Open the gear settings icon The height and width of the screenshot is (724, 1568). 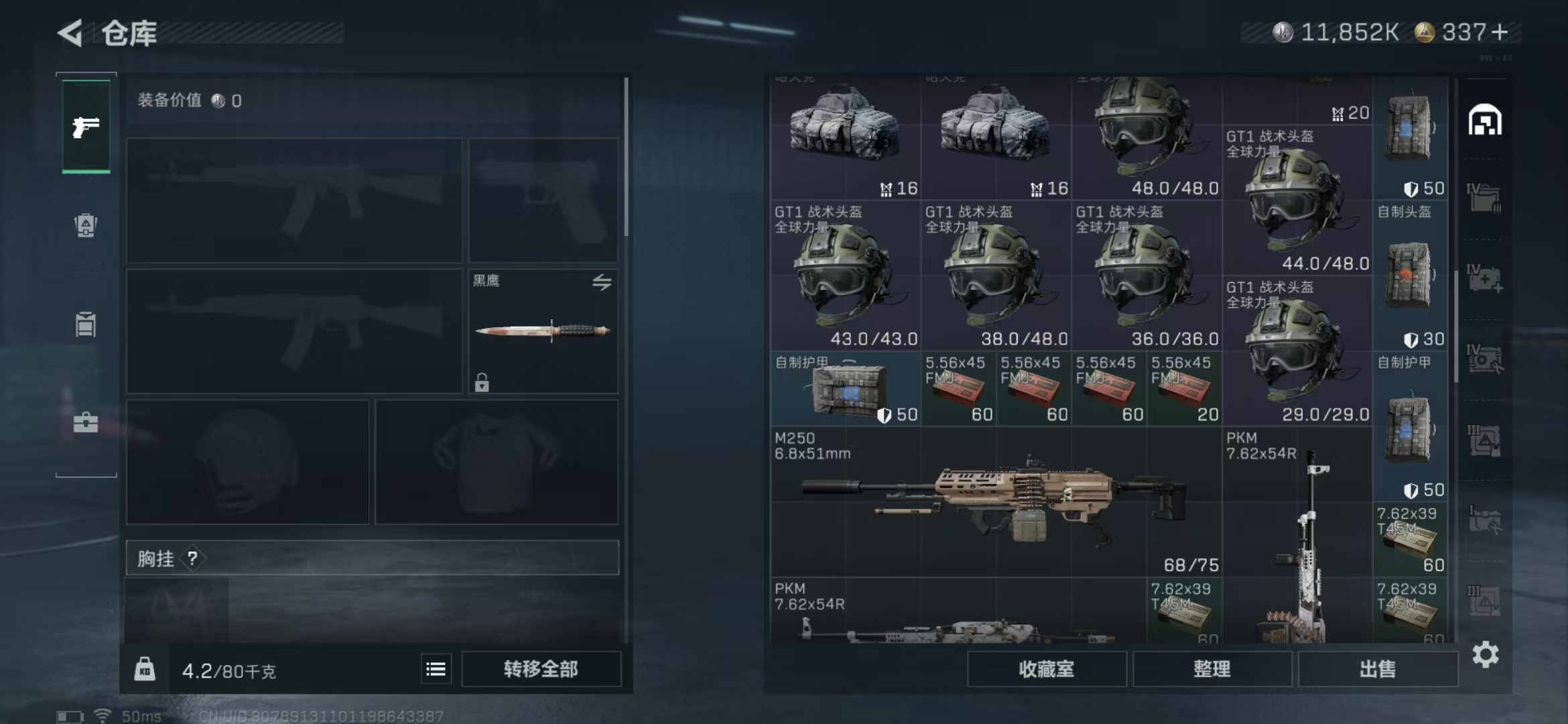[x=1485, y=654]
